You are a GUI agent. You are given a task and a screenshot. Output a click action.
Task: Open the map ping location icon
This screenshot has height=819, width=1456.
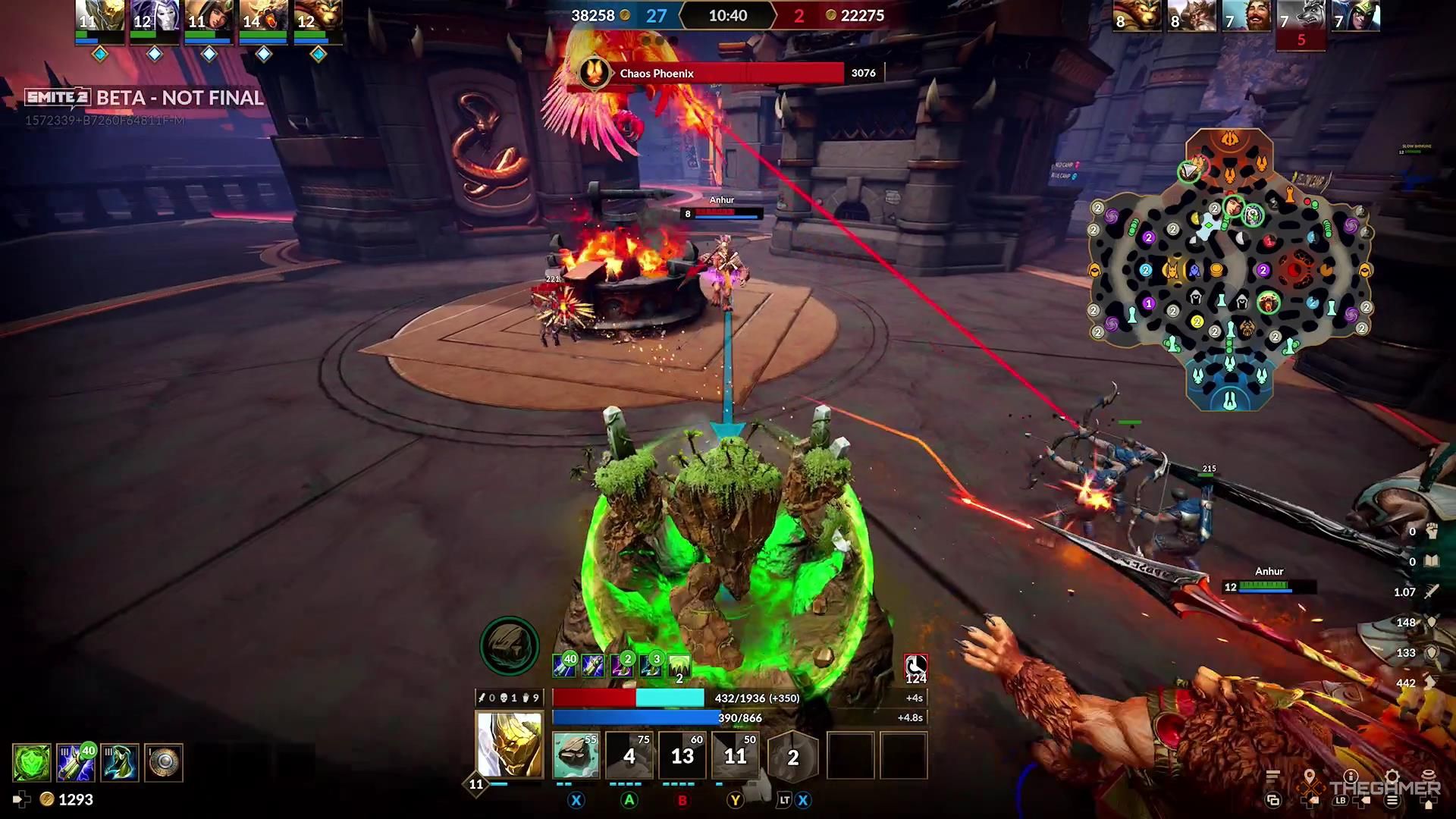1310,774
